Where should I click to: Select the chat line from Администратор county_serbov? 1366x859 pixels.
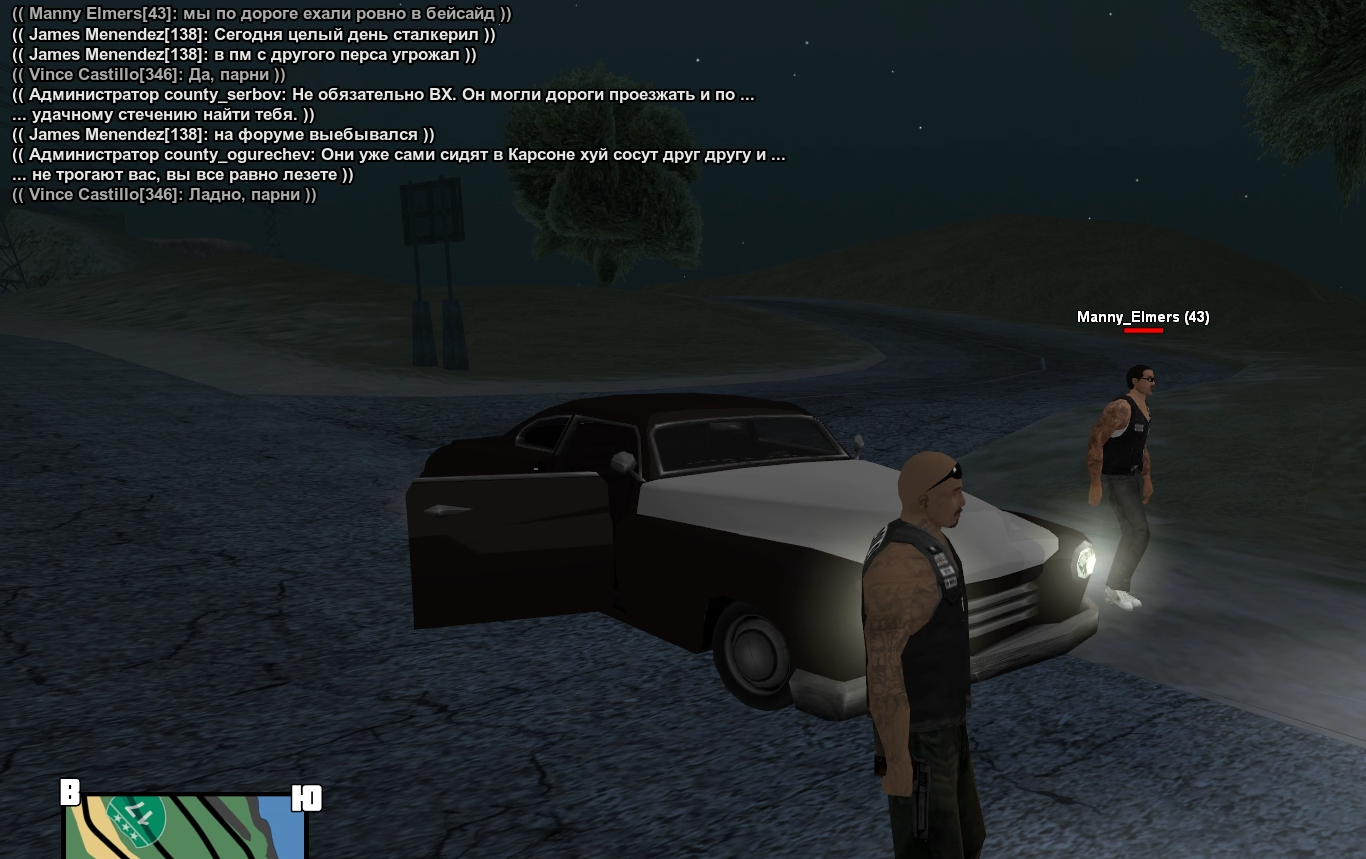383,95
